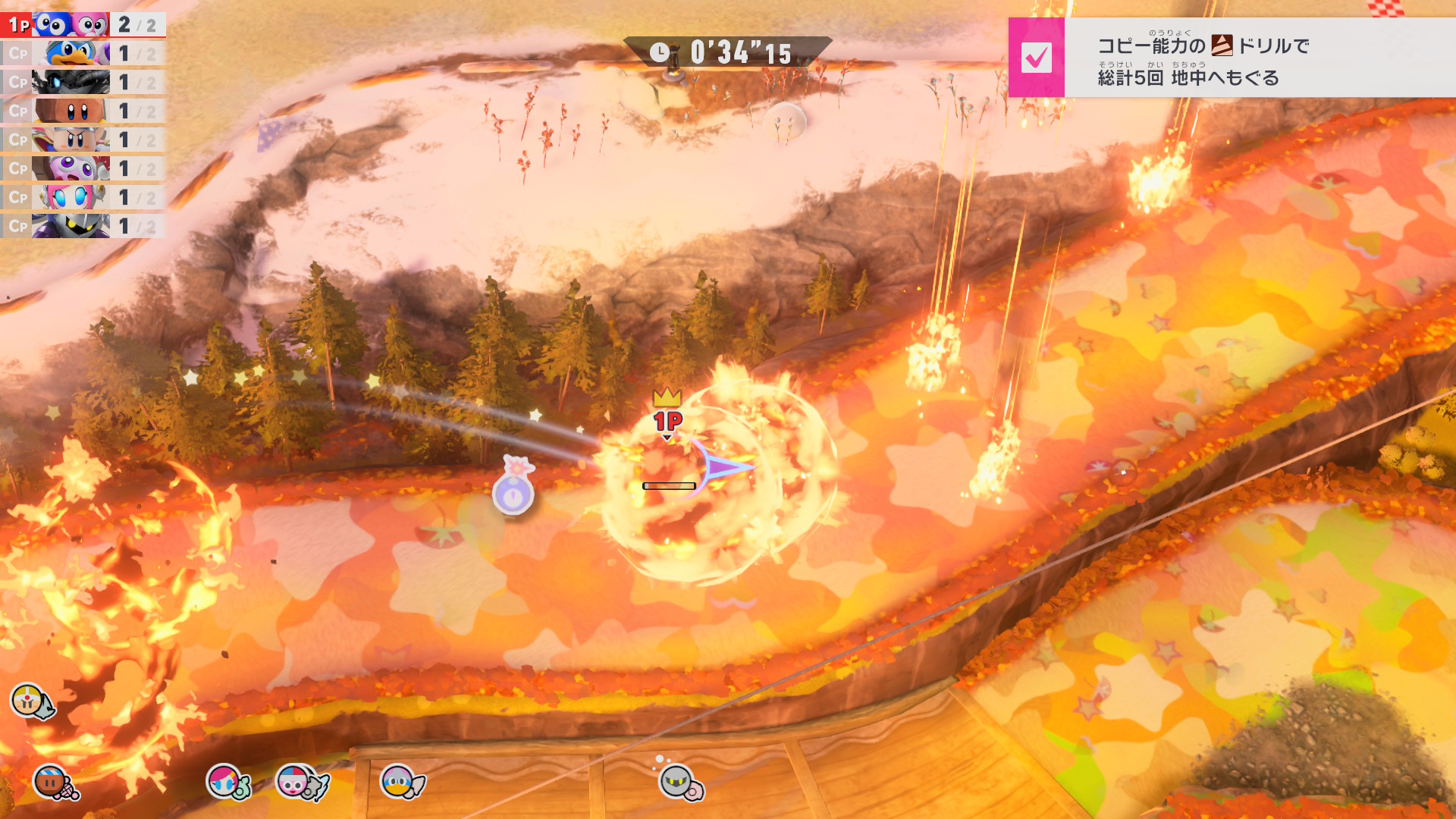The height and width of the screenshot is (819, 1456).
Task: Select Meta Knight's row in the lap ranking
Action: click(x=82, y=227)
